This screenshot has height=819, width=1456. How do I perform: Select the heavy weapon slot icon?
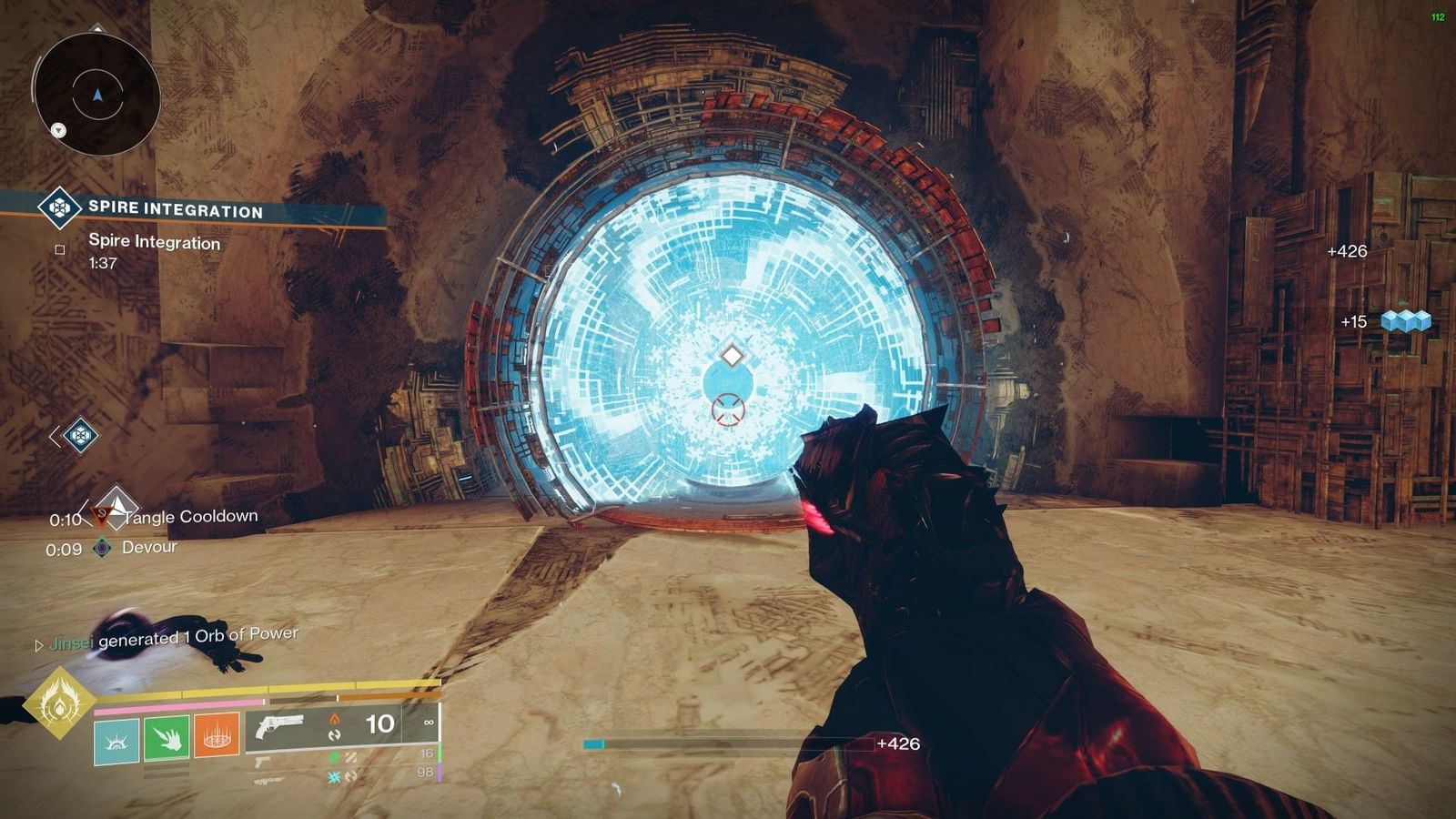(266, 781)
